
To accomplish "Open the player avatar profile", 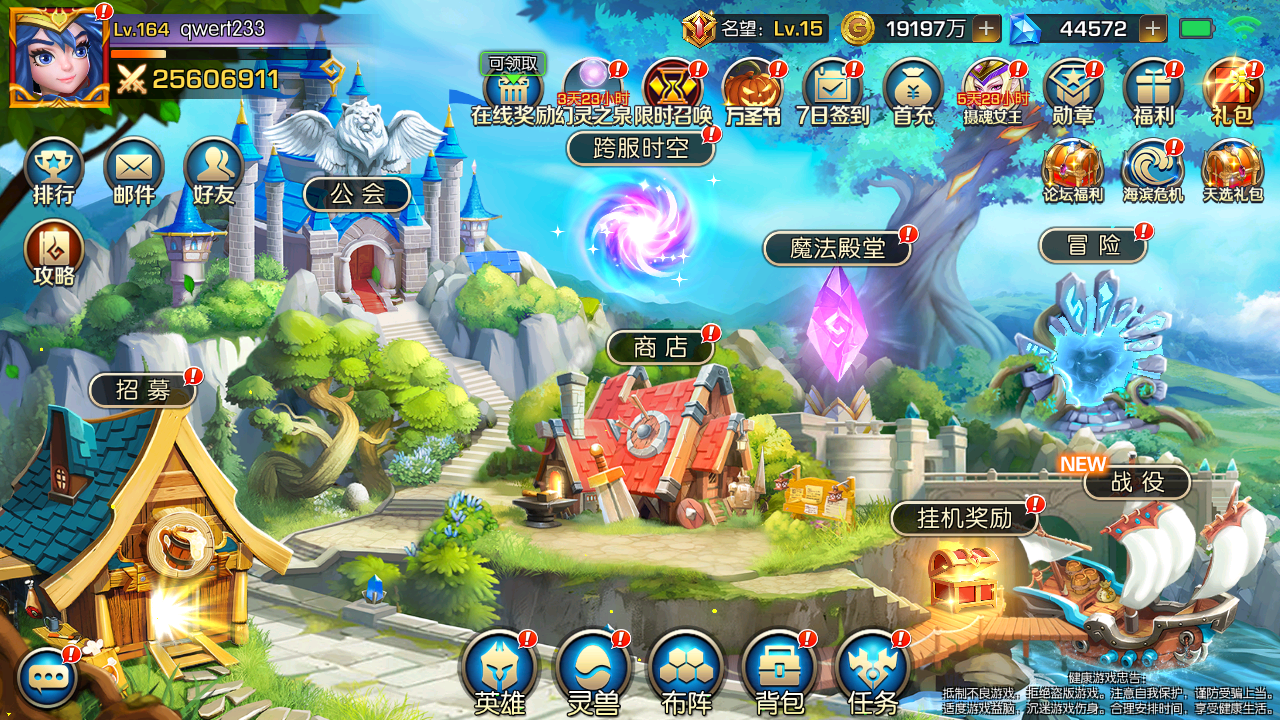I will click(x=59, y=57).
